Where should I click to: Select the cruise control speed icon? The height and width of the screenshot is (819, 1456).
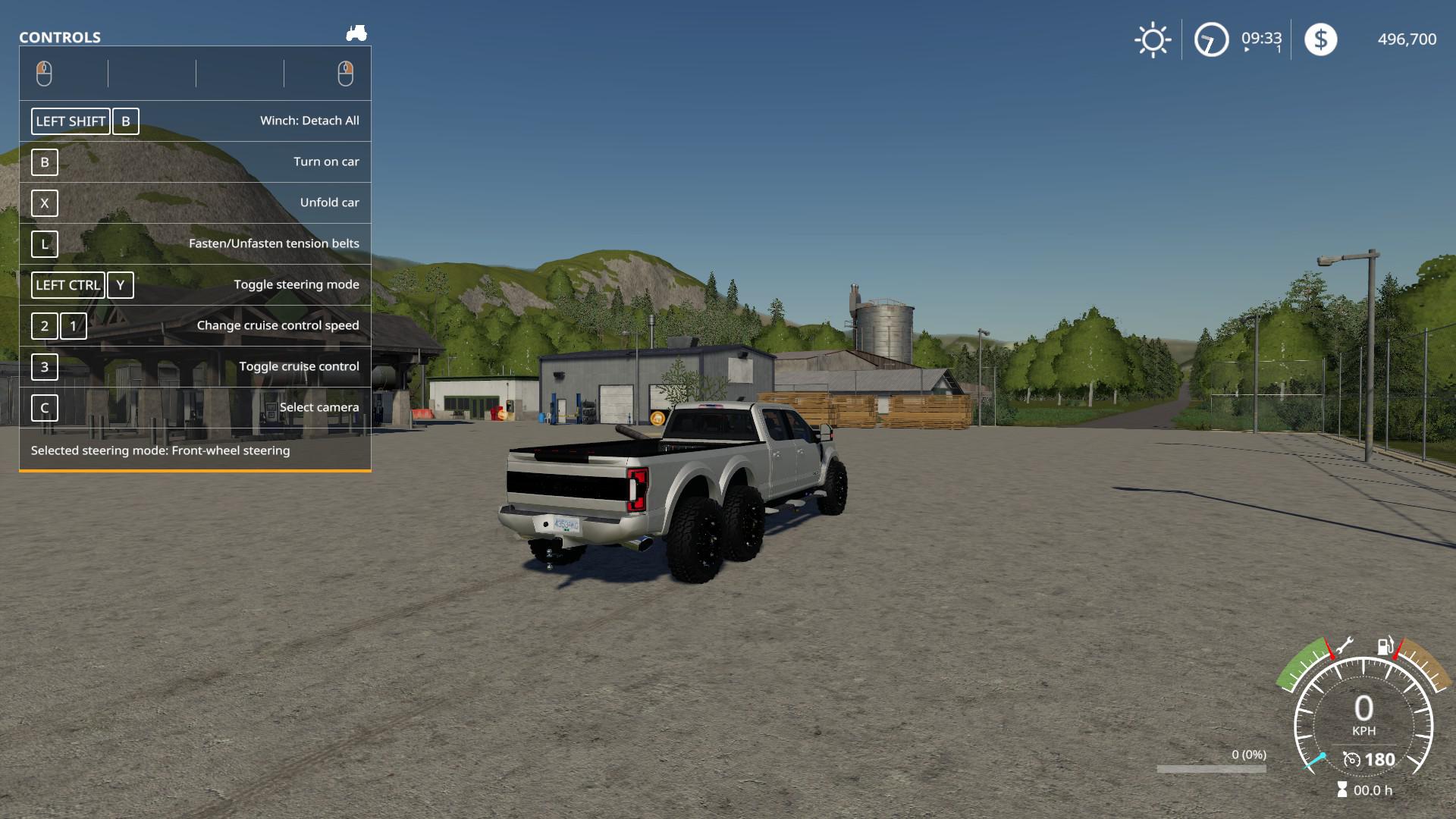(x=1351, y=759)
